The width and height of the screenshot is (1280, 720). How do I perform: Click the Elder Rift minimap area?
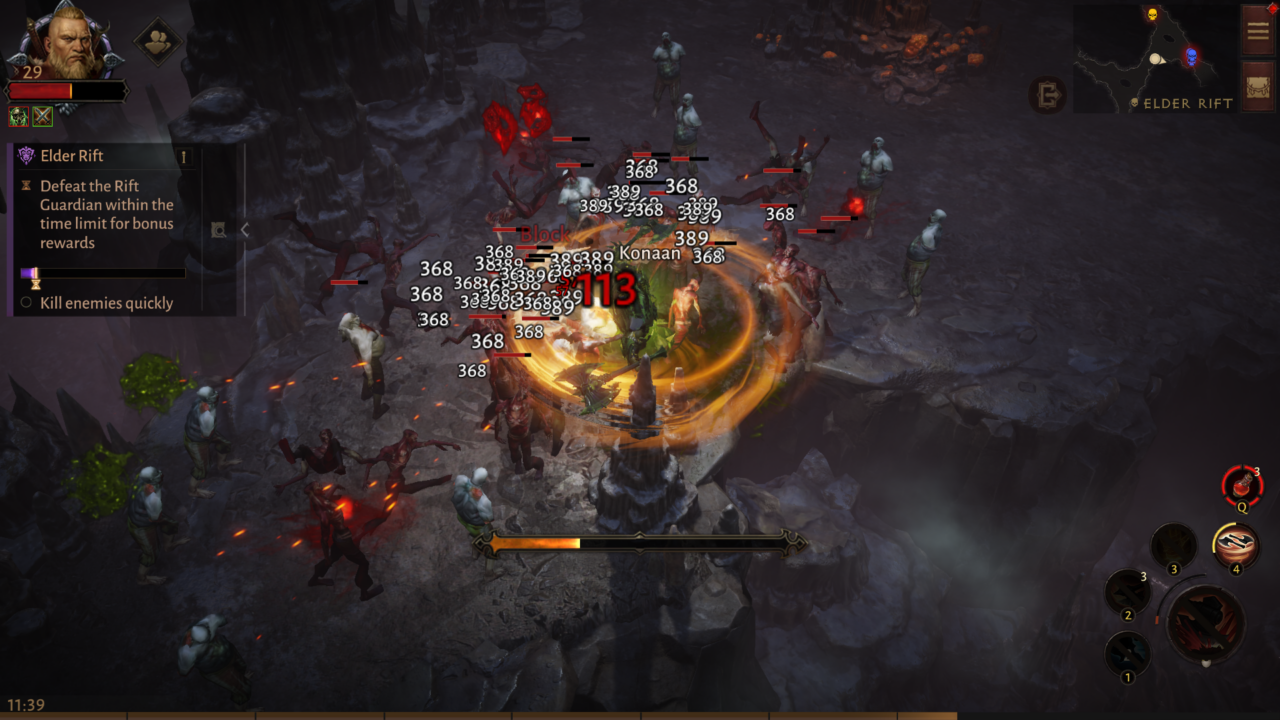1155,55
